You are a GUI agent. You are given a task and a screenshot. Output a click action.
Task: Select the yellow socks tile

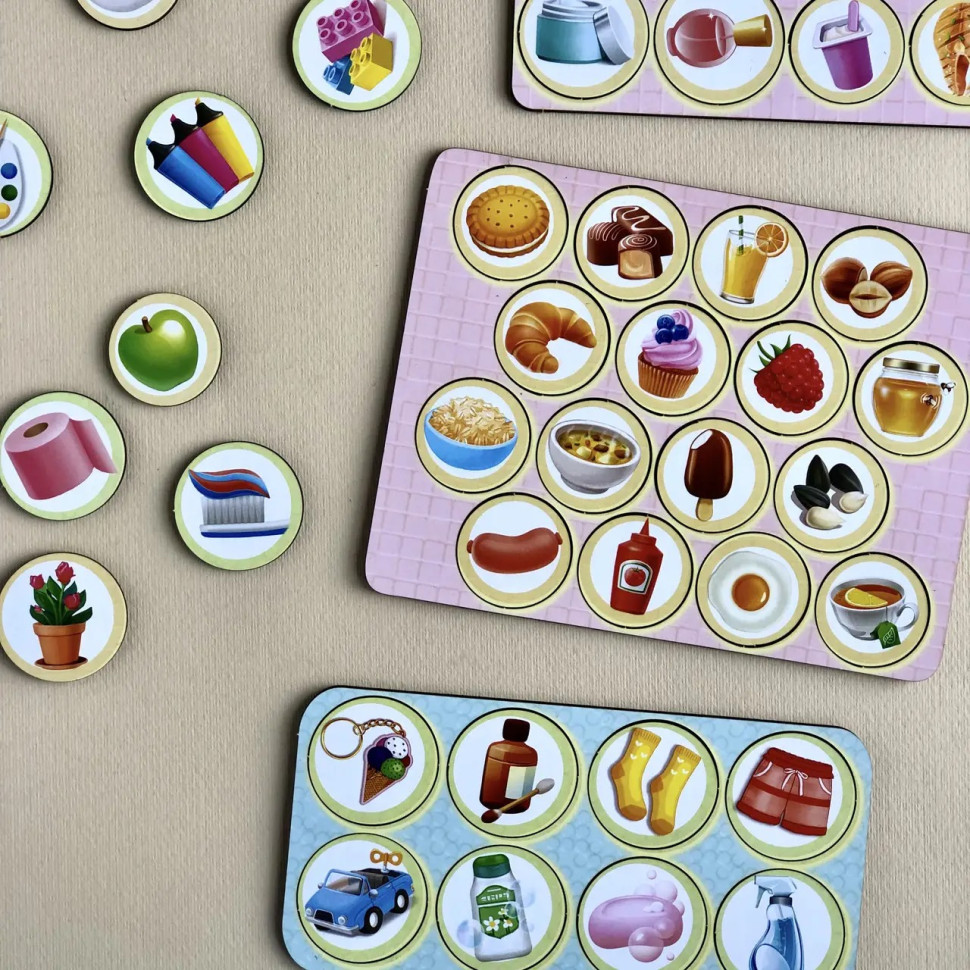(x=653, y=778)
